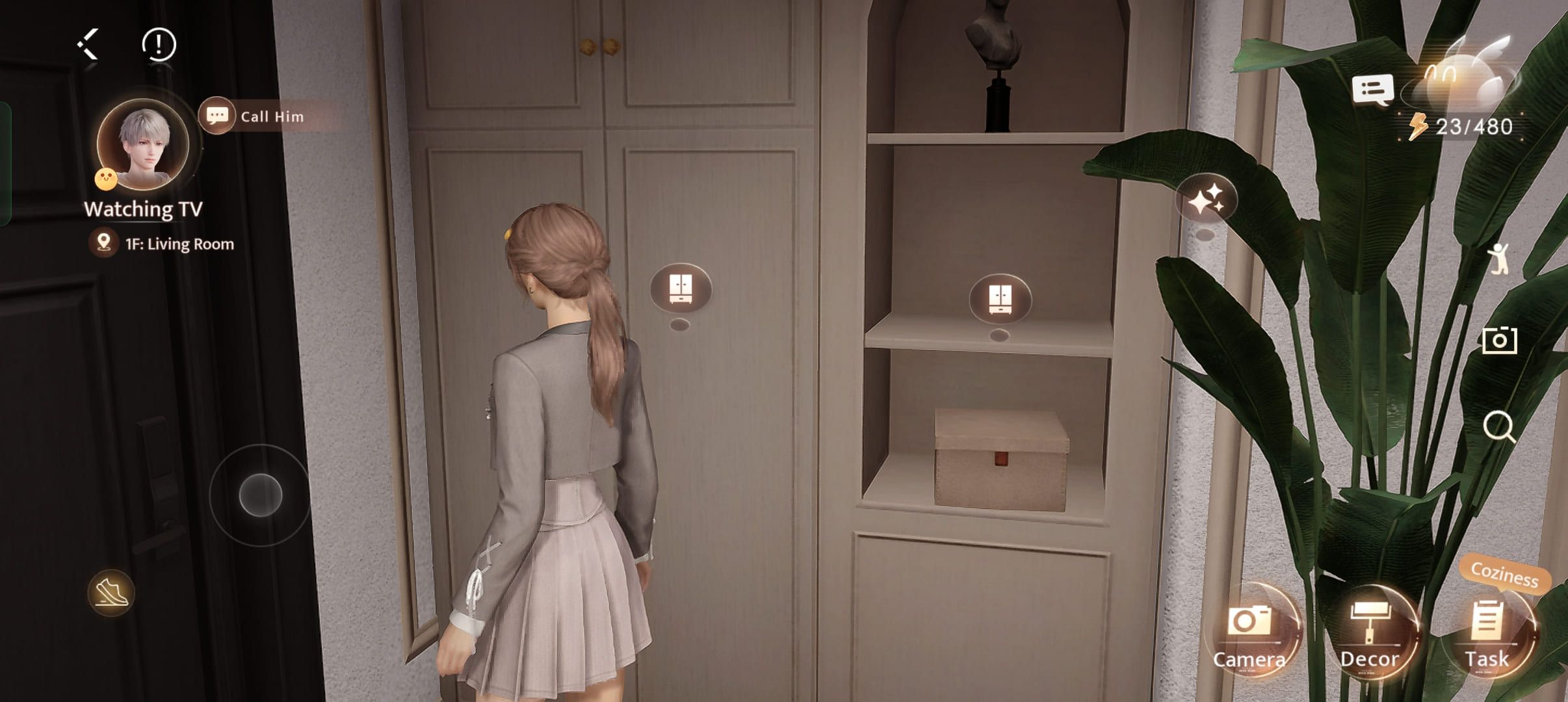Screen dimensions: 1568x702
Task: Open the Camera mode
Action: [1249, 634]
